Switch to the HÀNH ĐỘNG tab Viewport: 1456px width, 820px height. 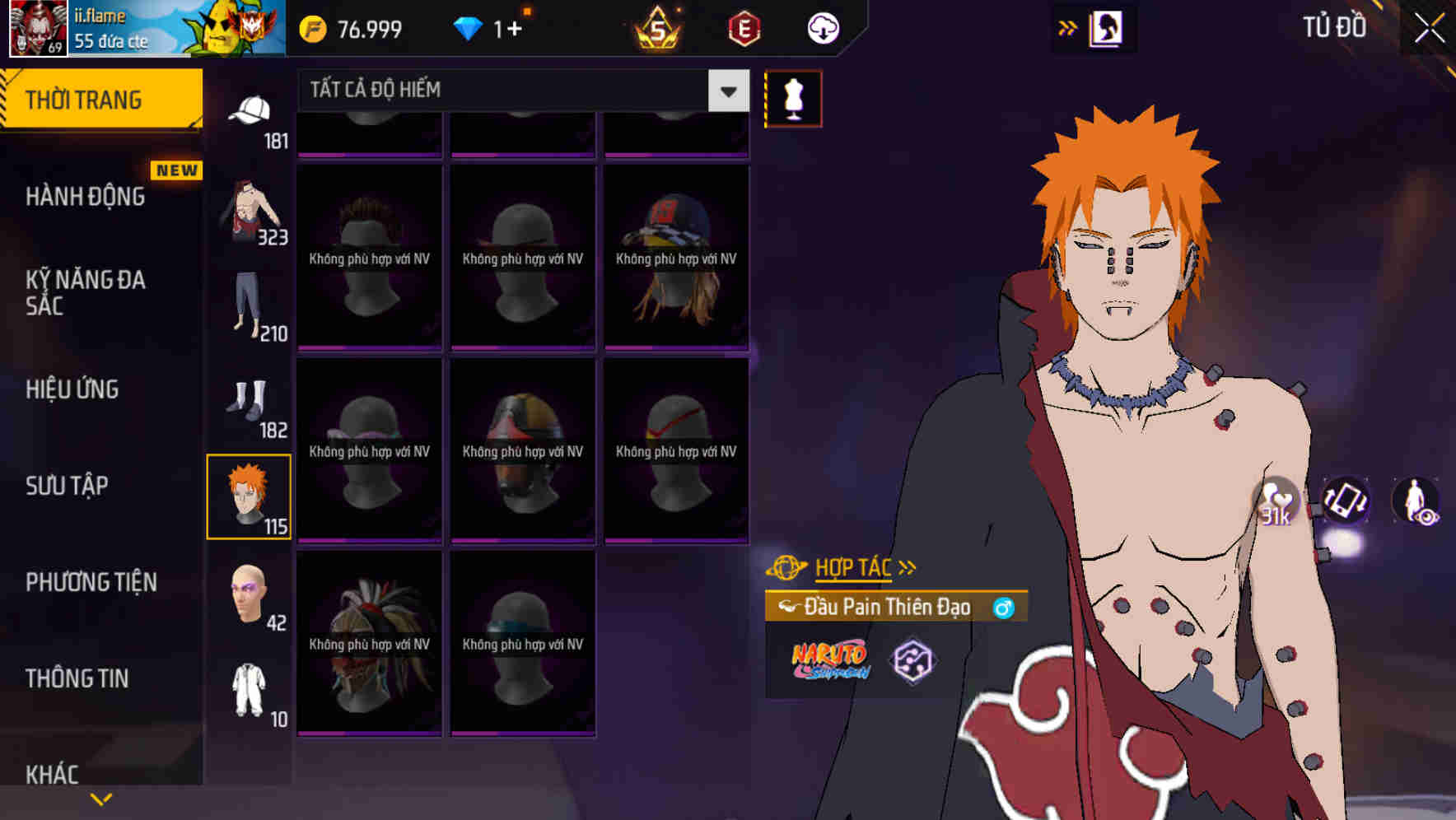[x=85, y=197]
